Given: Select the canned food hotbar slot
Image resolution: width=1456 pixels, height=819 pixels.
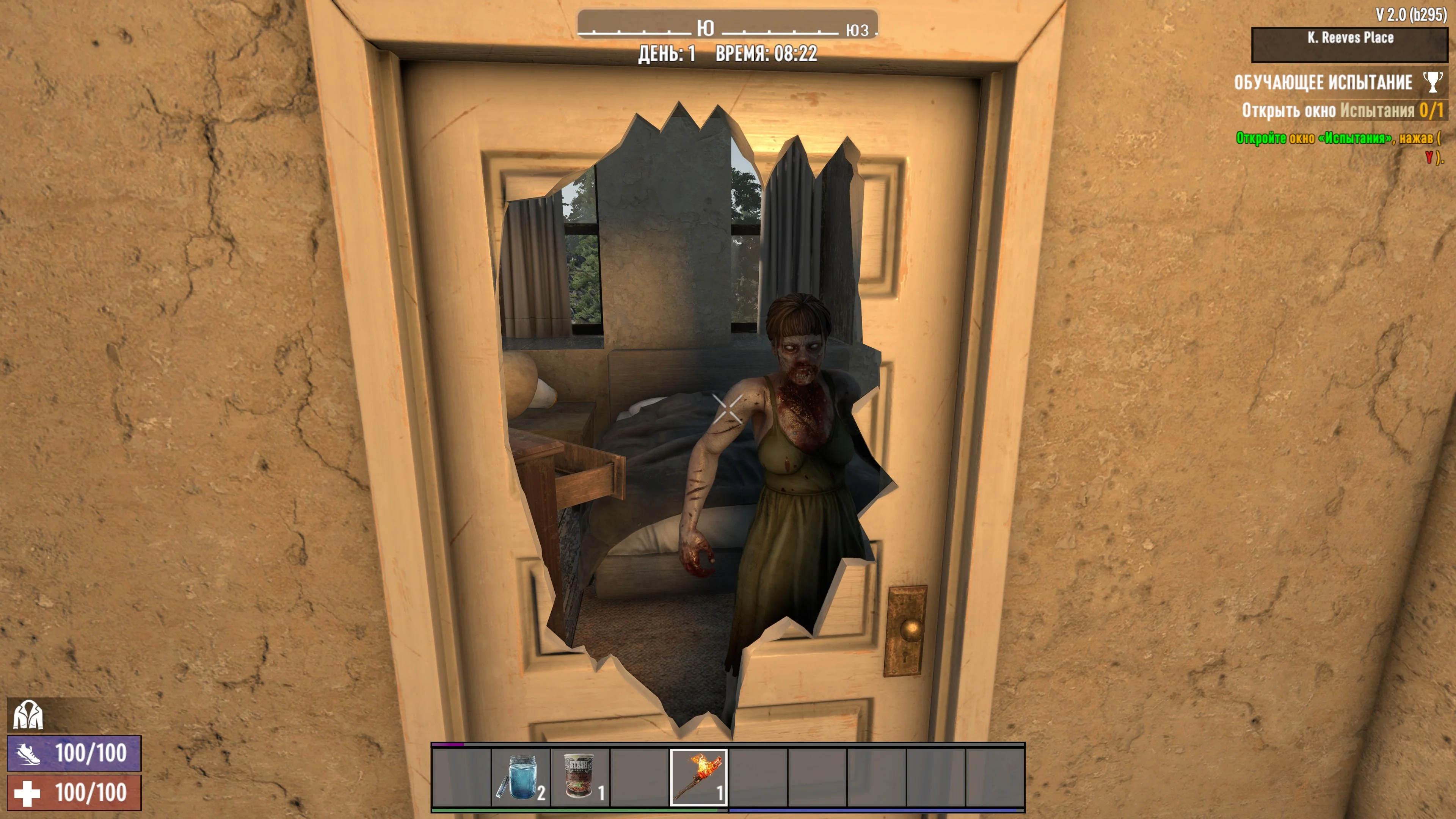Looking at the screenshot, I should pyautogui.click(x=580, y=778).
